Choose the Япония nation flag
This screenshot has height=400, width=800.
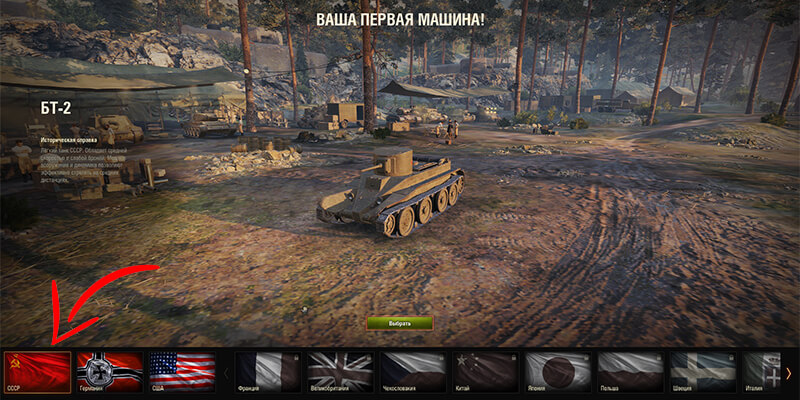coord(558,372)
